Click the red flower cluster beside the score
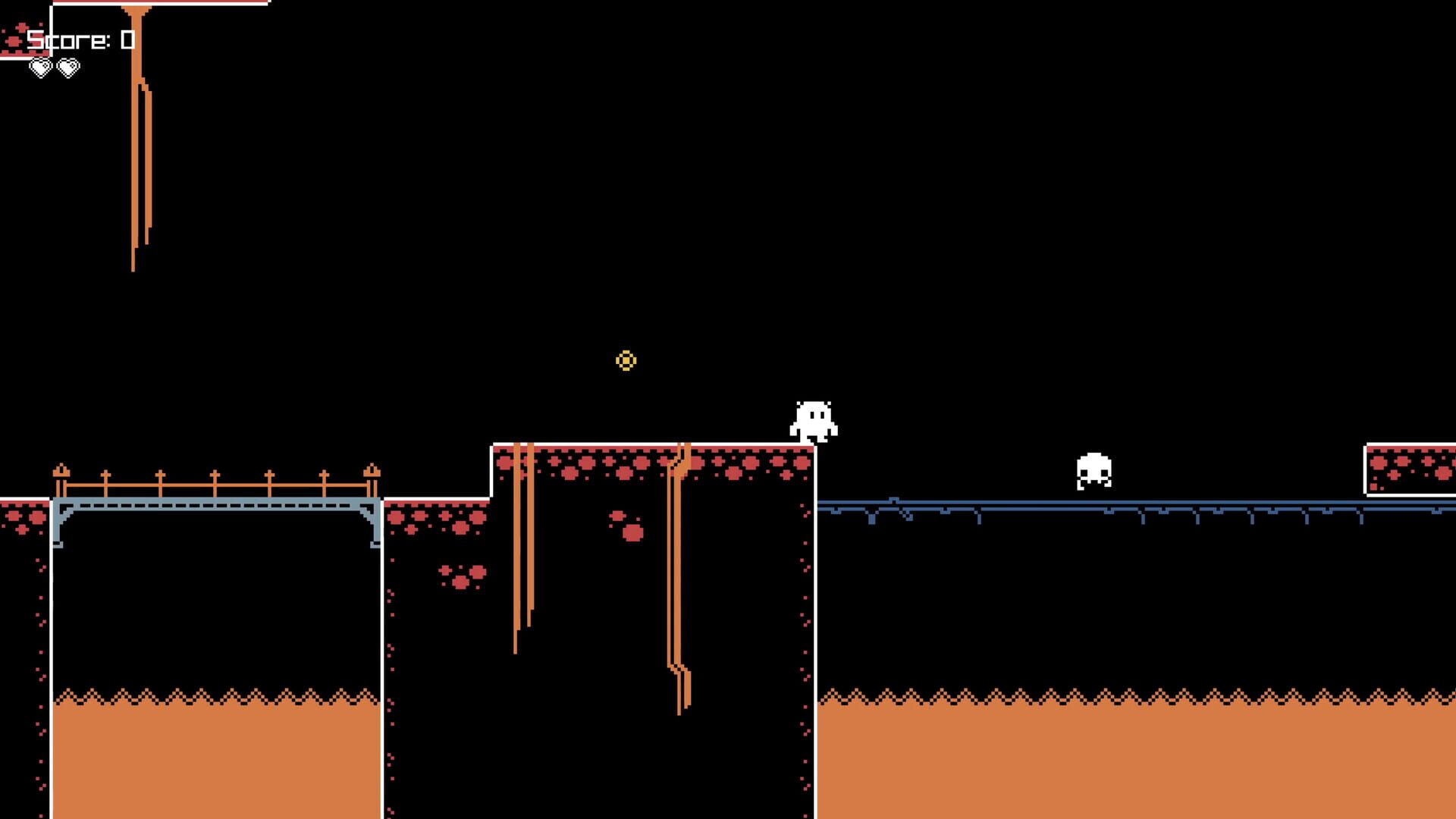Screen dimensions: 1456x819 [13, 39]
